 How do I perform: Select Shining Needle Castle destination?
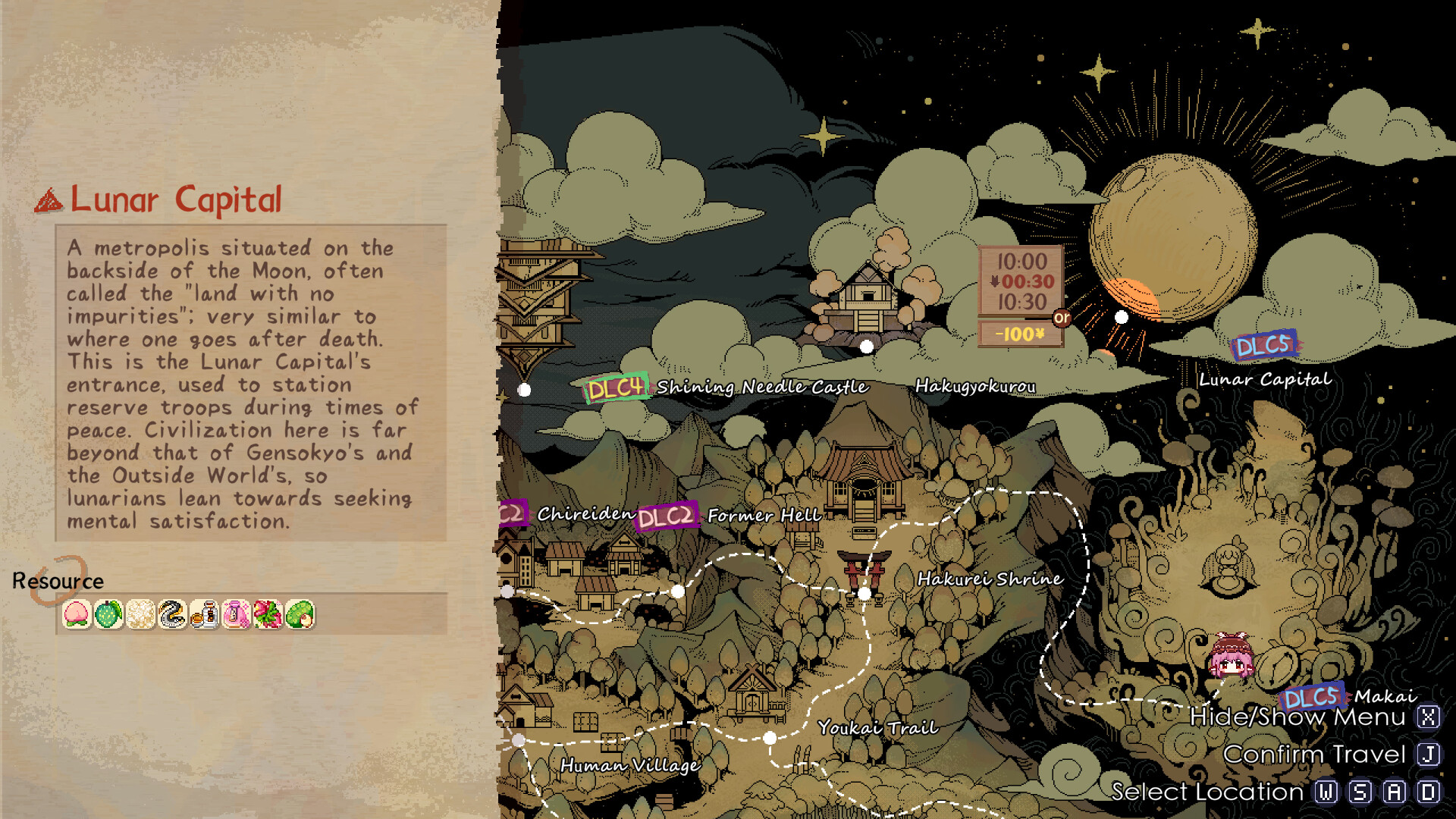click(761, 387)
